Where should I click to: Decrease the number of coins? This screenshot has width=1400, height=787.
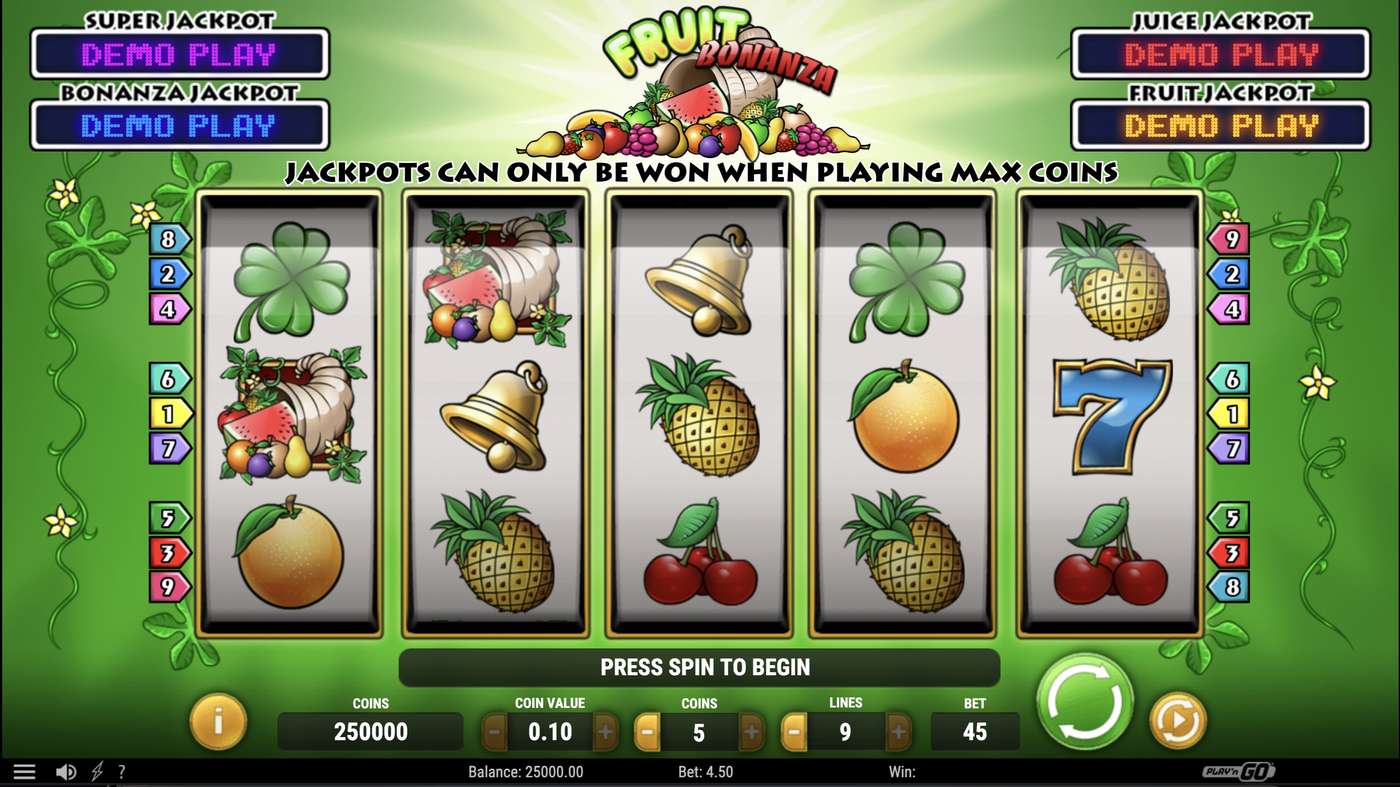click(x=647, y=731)
